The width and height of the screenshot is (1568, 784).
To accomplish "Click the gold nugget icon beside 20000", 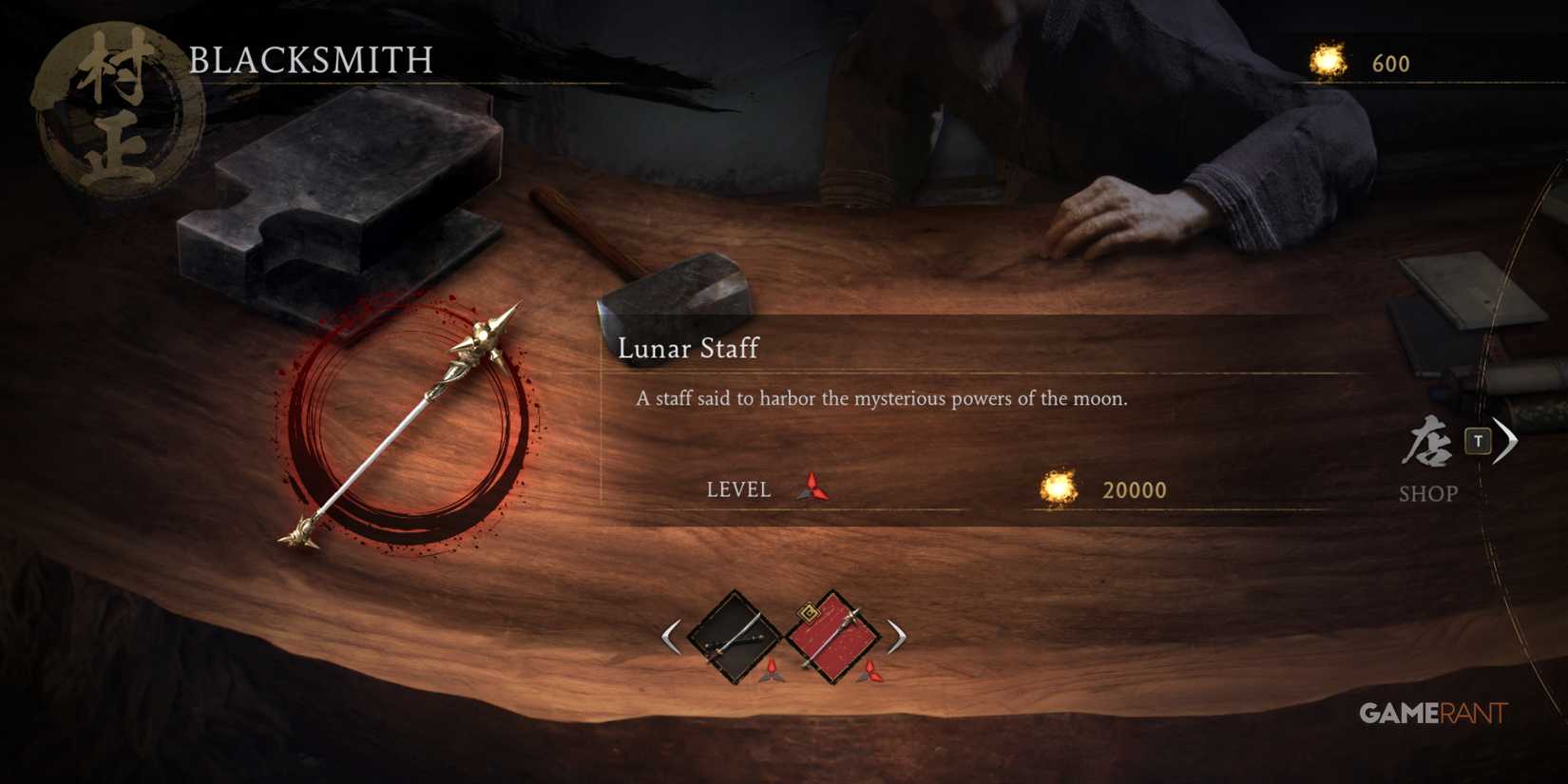I will coord(1058,487).
